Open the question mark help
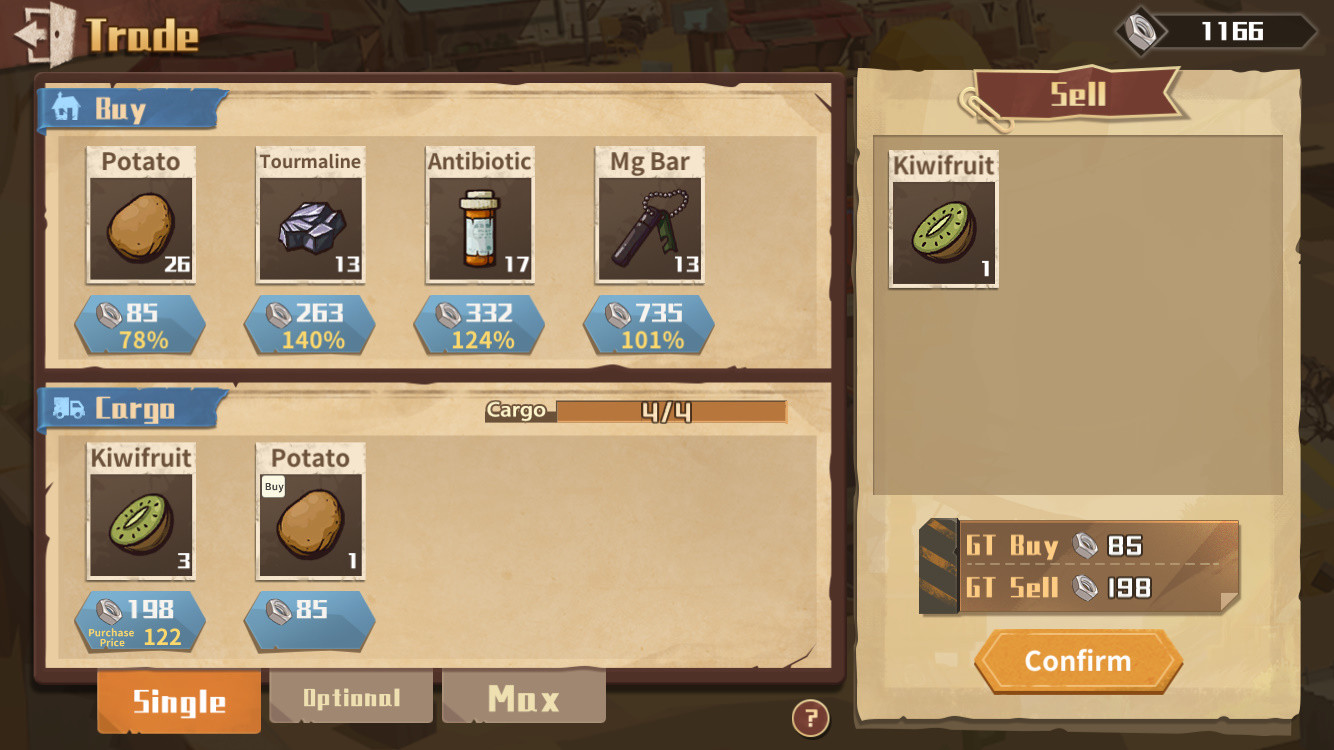Image resolution: width=1334 pixels, height=750 pixels. tap(810, 717)
